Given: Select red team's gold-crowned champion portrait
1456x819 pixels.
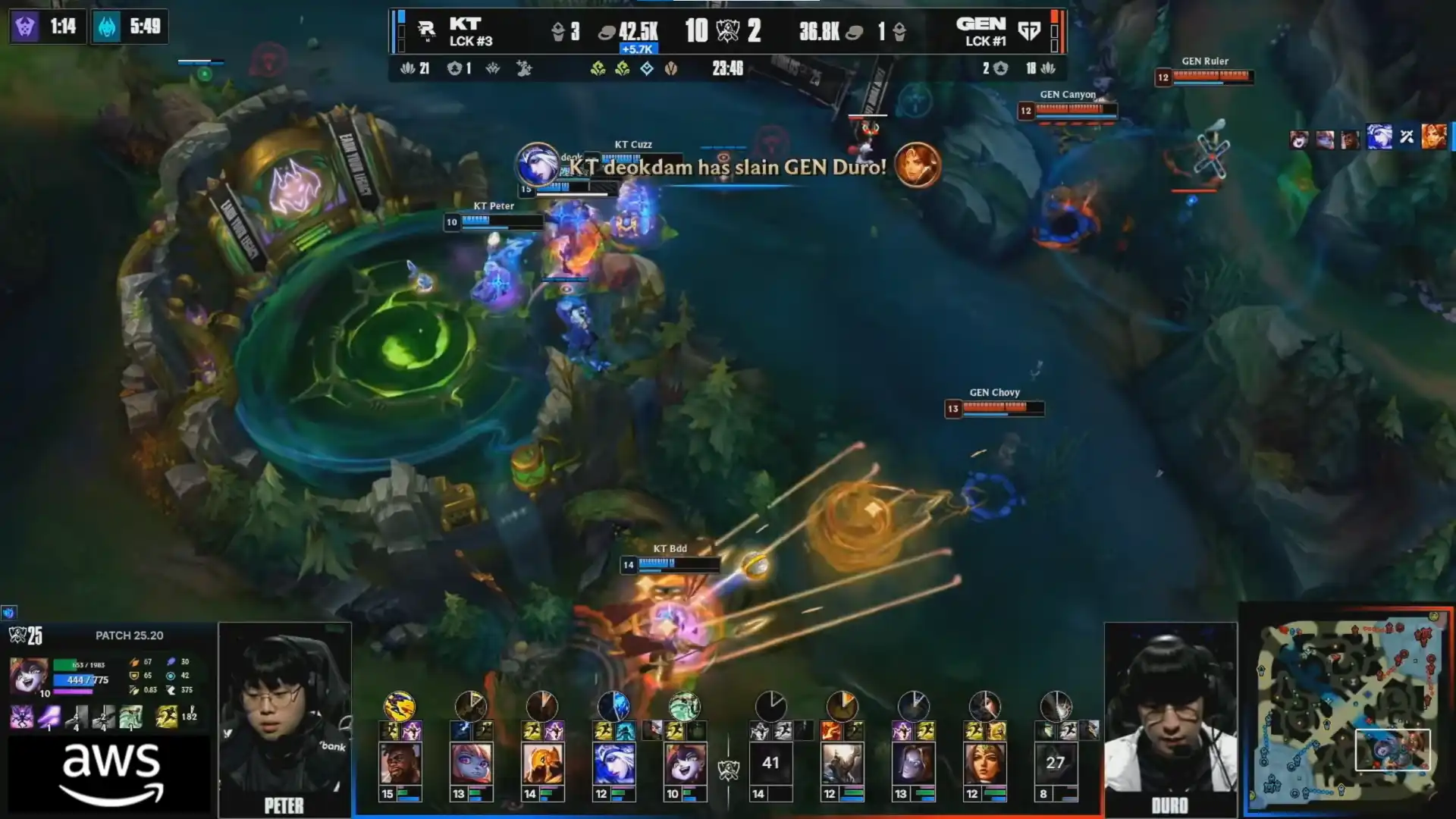Looking at the screenshot, I should (984, 763).
